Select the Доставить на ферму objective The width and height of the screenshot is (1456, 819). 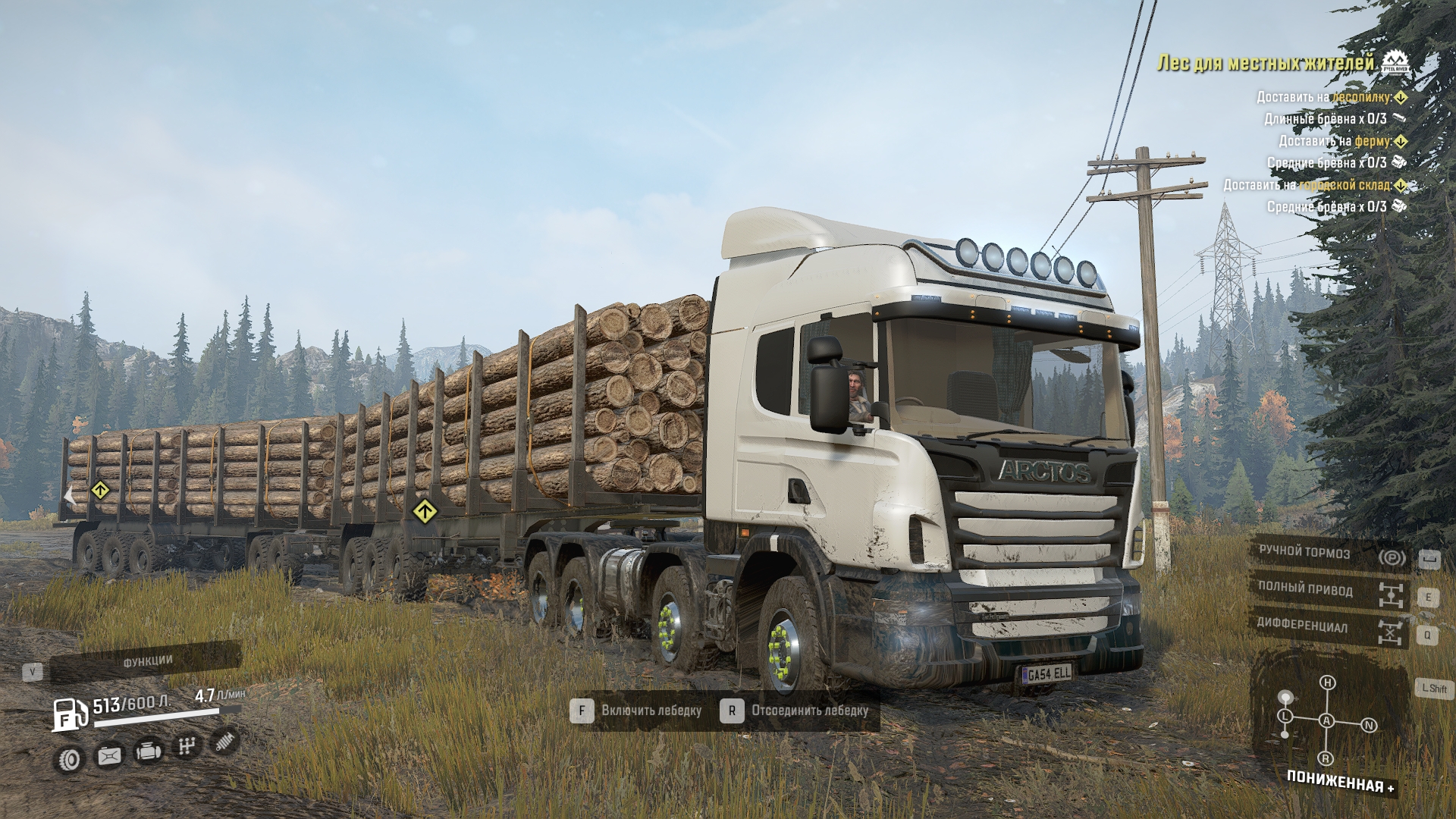1335,141
